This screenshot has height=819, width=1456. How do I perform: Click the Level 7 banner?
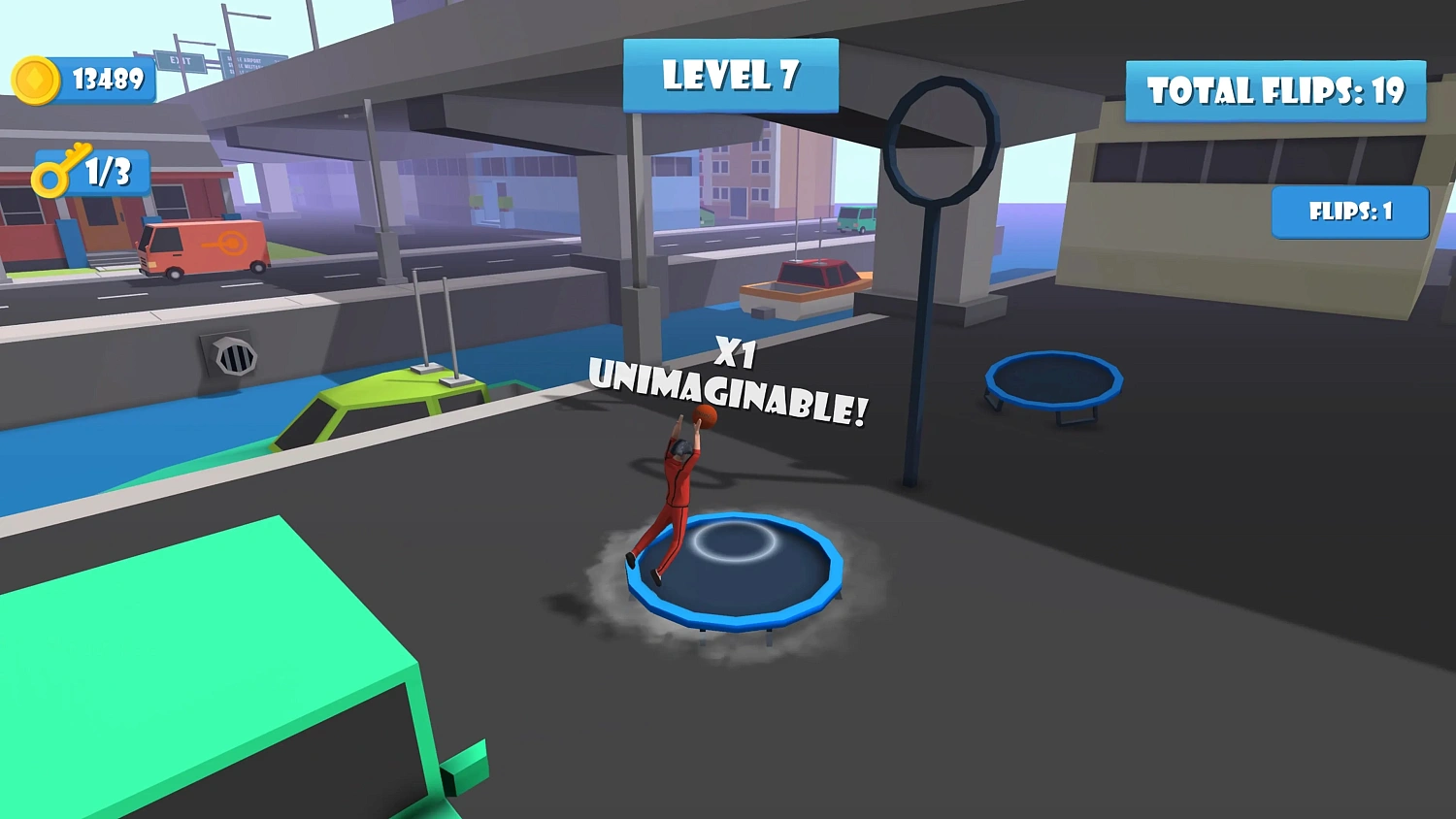coord(730,77)
